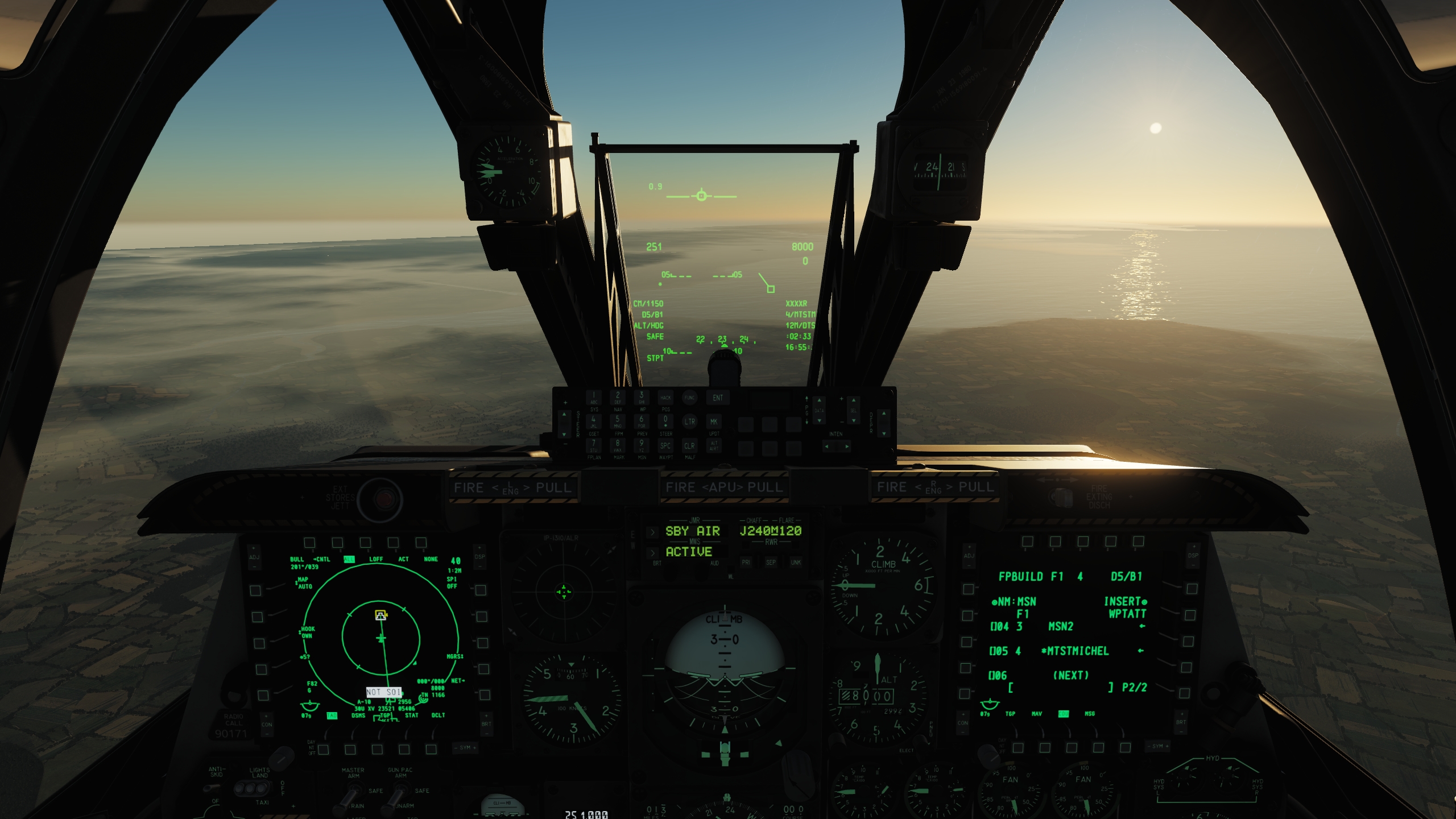The height and width of the screenshot is (819, 1456).
Task: Open the WAYPT page via the UFC
Action: pyautogui.click(x=665, y=445)
